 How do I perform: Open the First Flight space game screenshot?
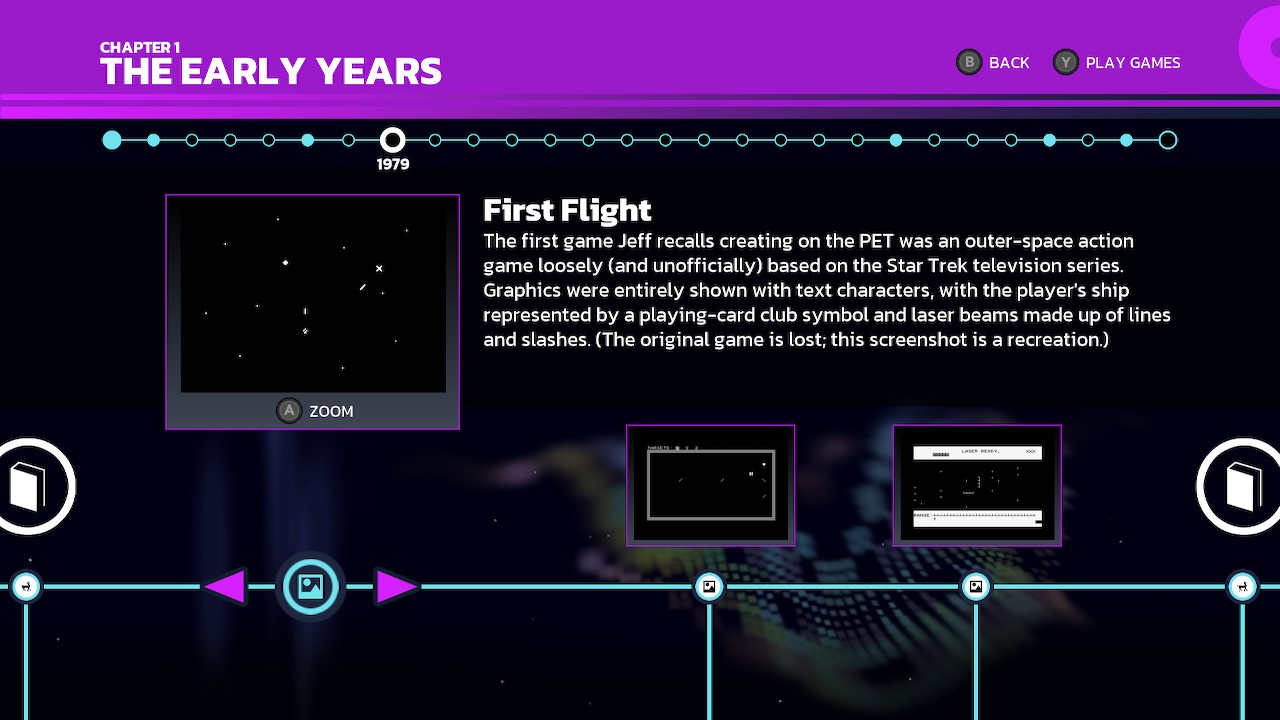313,296
